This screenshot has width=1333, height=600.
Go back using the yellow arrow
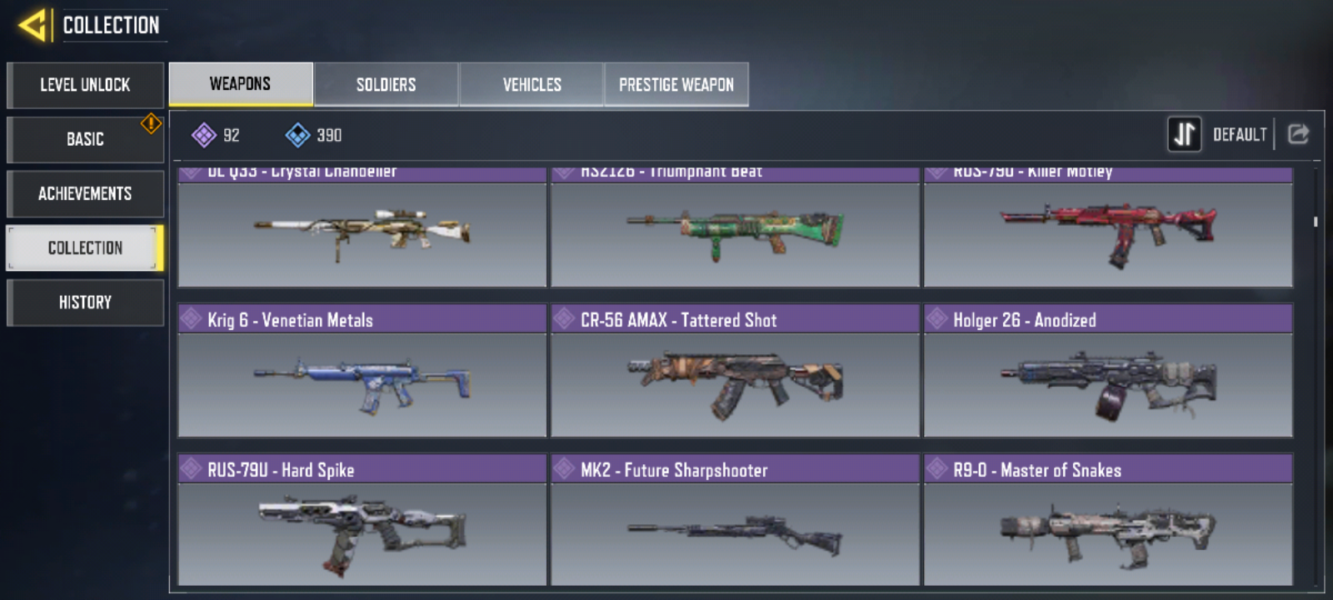33,25
